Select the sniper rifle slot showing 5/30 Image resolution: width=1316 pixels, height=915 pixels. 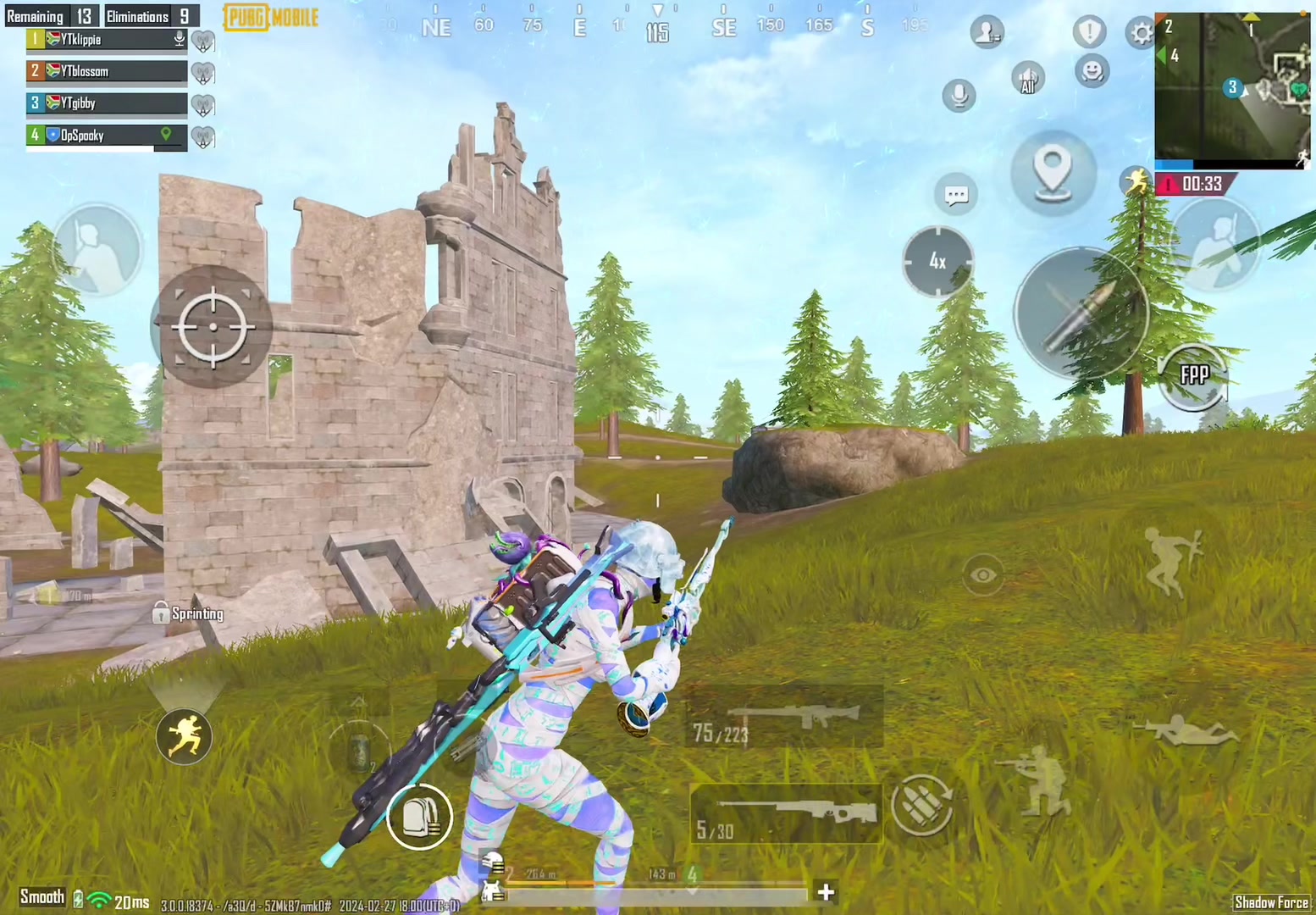(x=786, y=814)
